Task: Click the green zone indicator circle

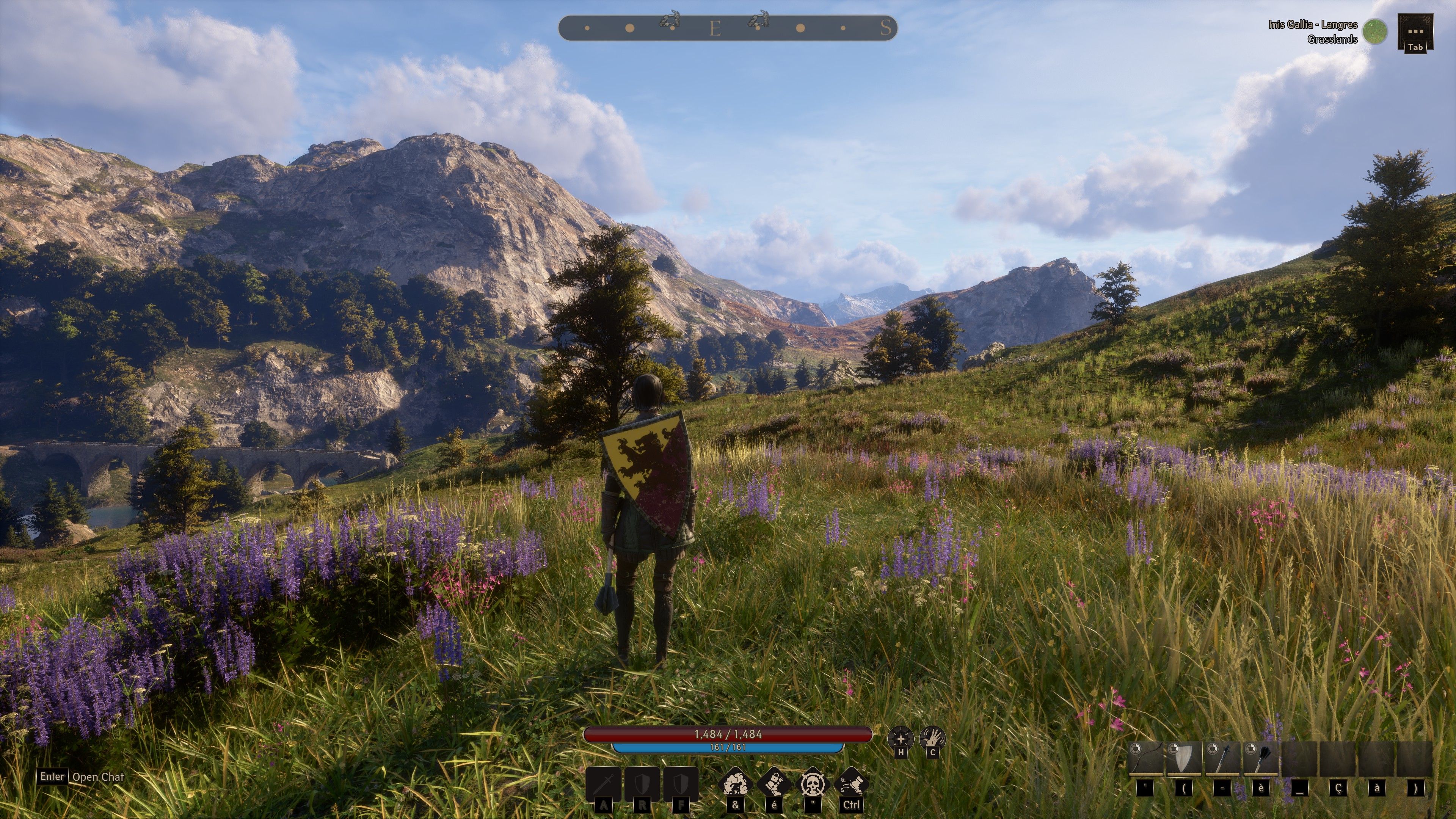Action: click(1374, 31)
